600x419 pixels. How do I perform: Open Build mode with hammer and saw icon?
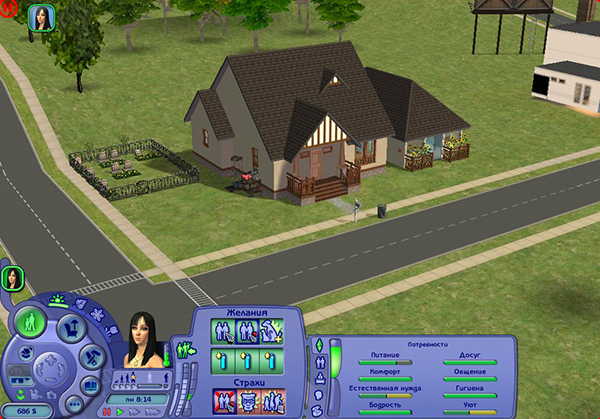(90, 357)
